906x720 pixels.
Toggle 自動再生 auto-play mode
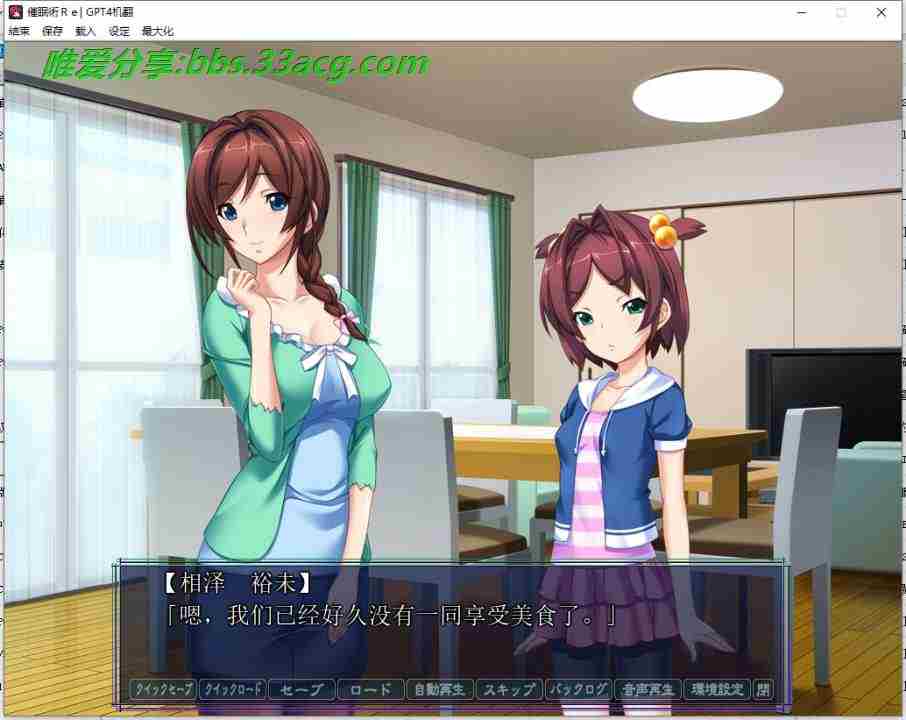(x=440, y=689)
